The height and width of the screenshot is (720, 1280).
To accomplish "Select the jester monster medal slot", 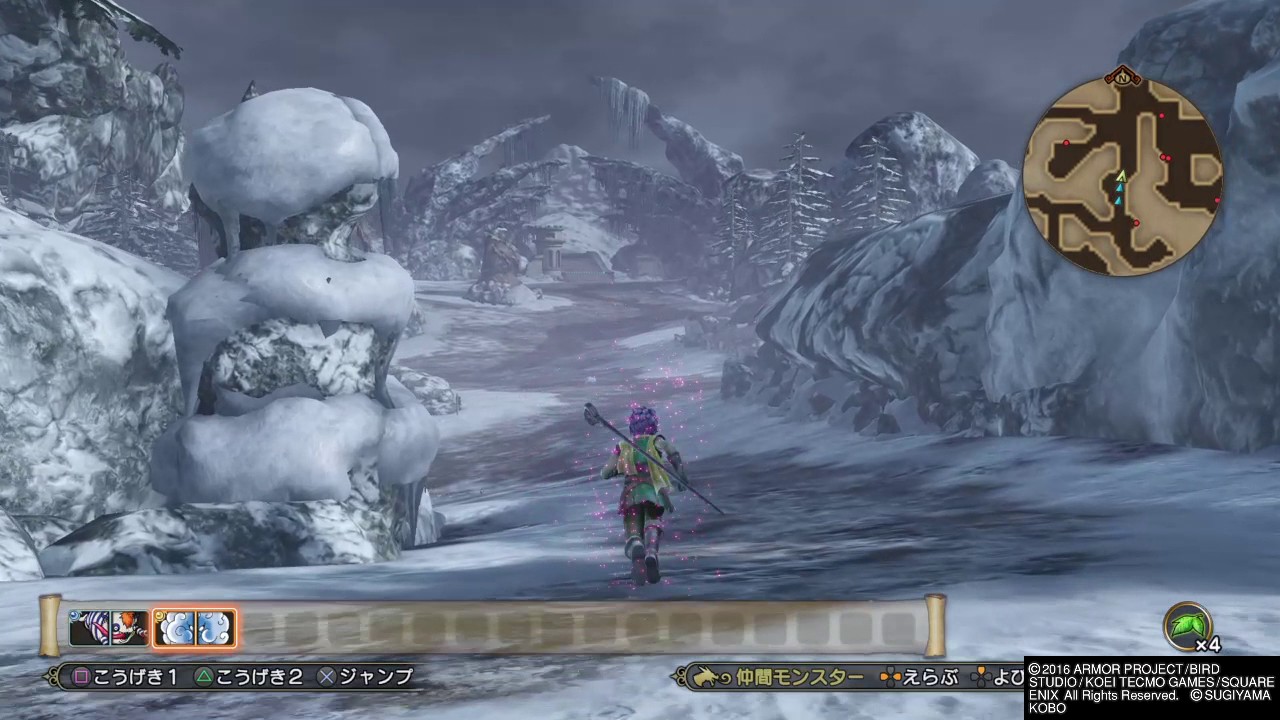I will tap(89, 628).
